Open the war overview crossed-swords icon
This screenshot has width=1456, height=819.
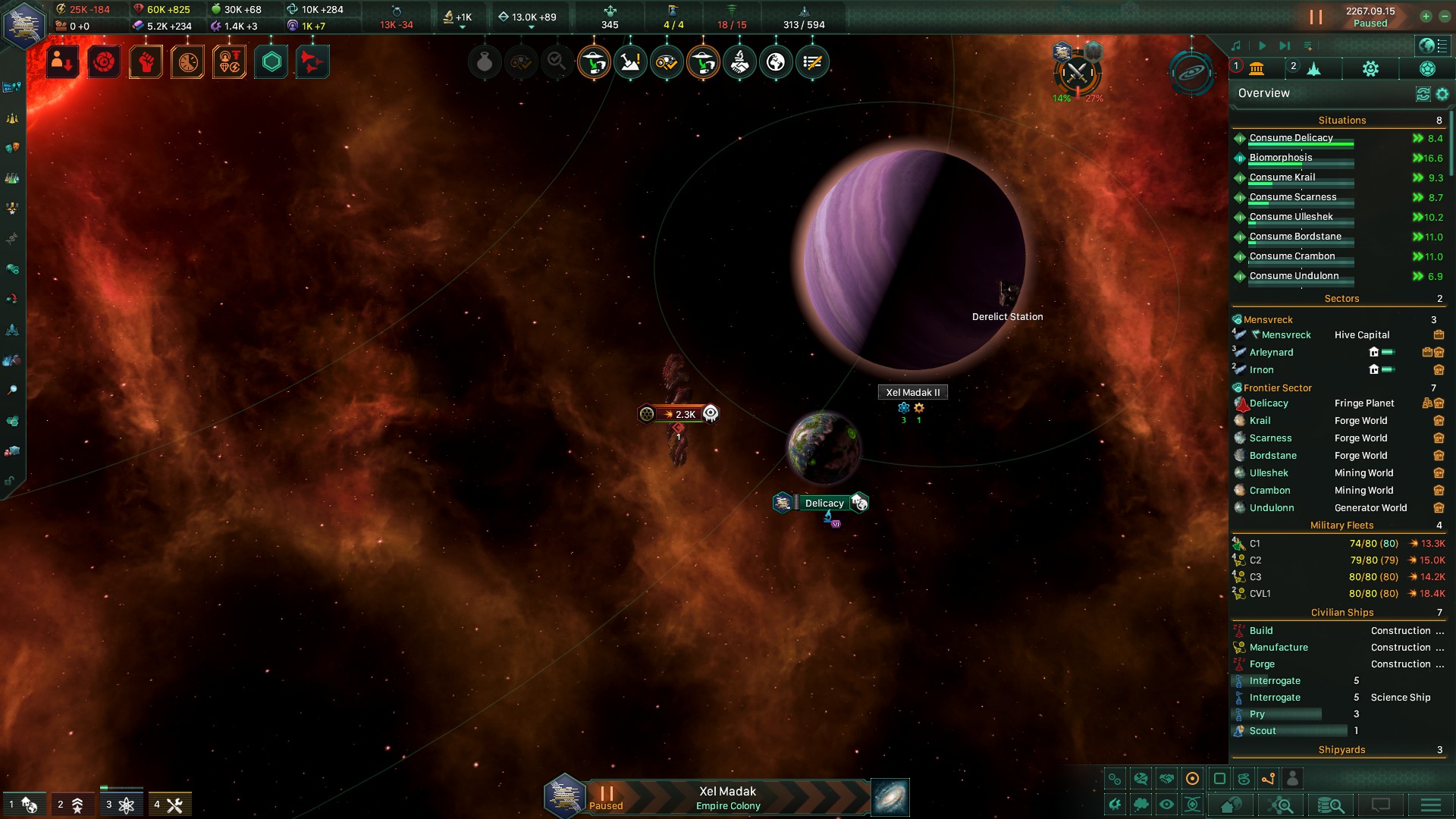pyautogui.click(x=1076, y=74)
